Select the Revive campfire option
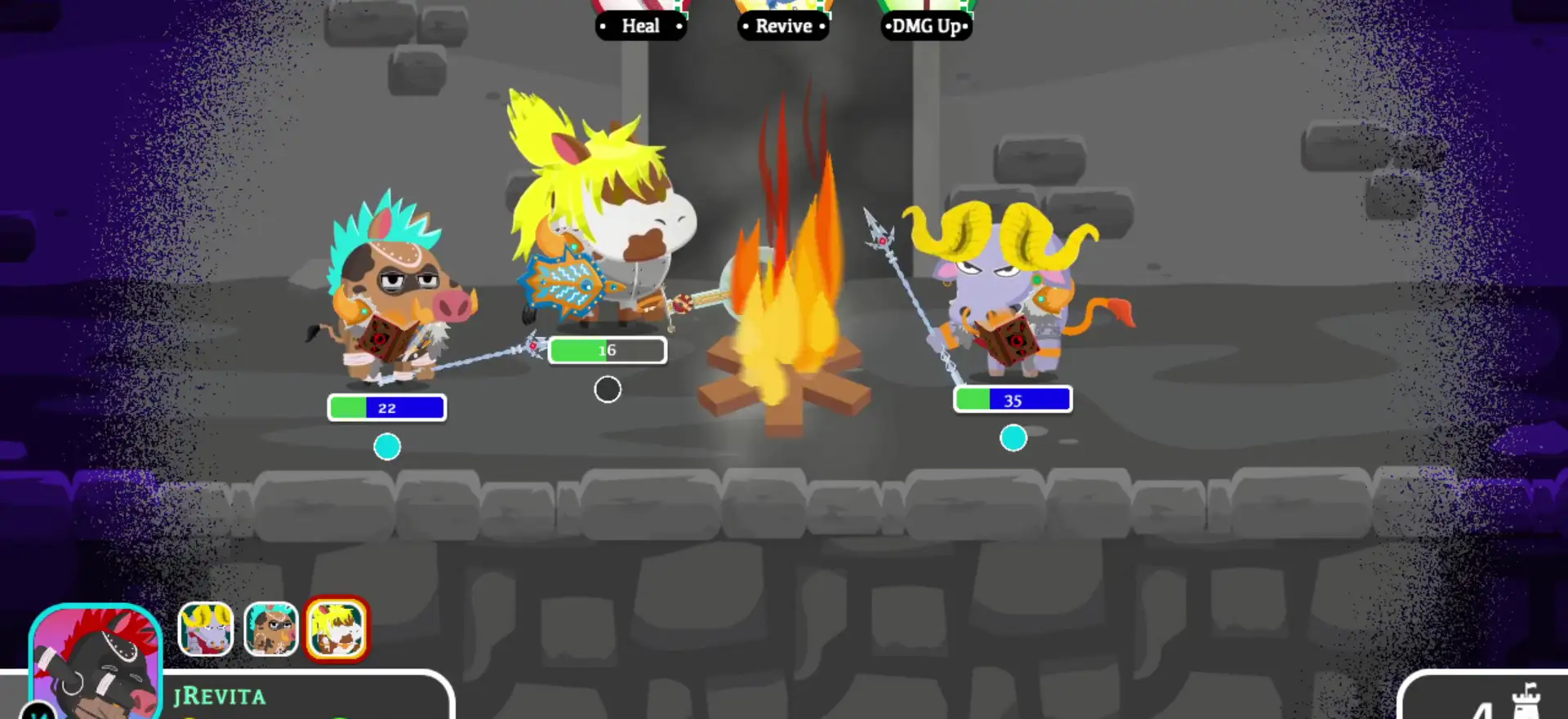This screenshot has height=719, width=1568. (783, 25)
